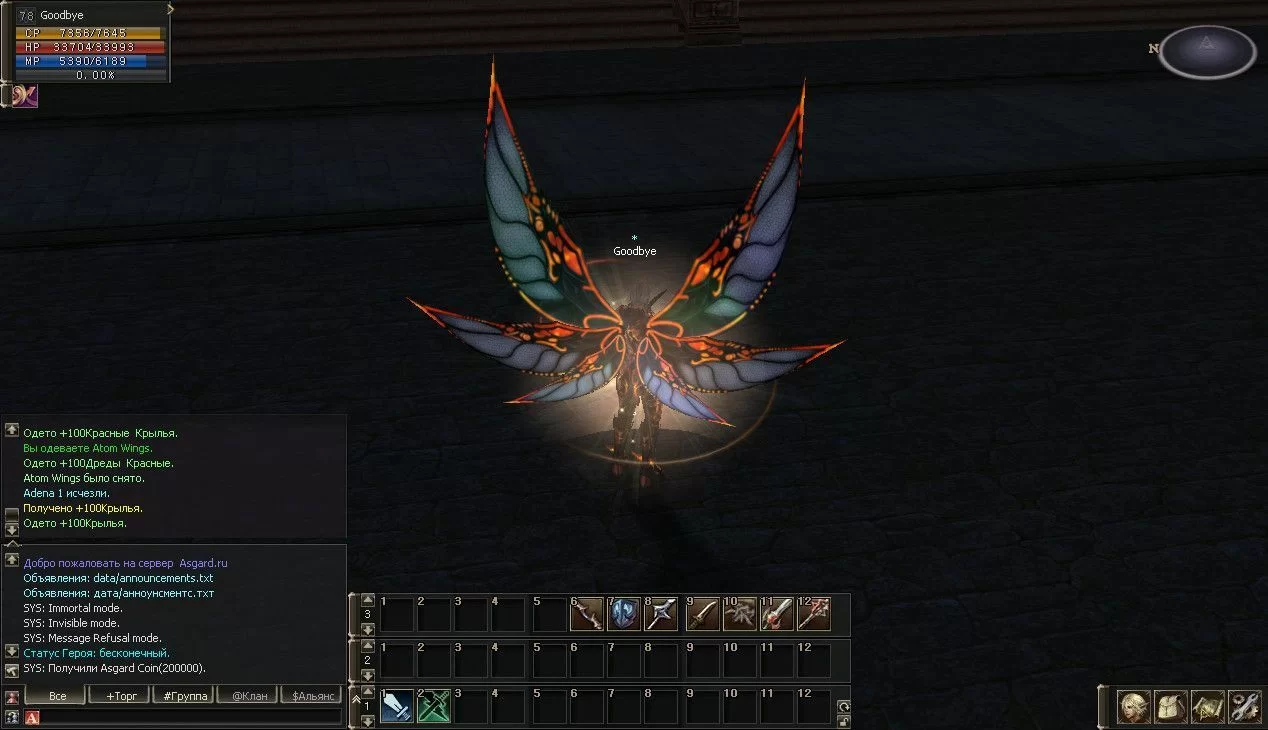This screenshot has width=1268, height=730.
Task: Select the bow item in hotbar slot 6
Action: pyautogui.click(x=587, y=614)
